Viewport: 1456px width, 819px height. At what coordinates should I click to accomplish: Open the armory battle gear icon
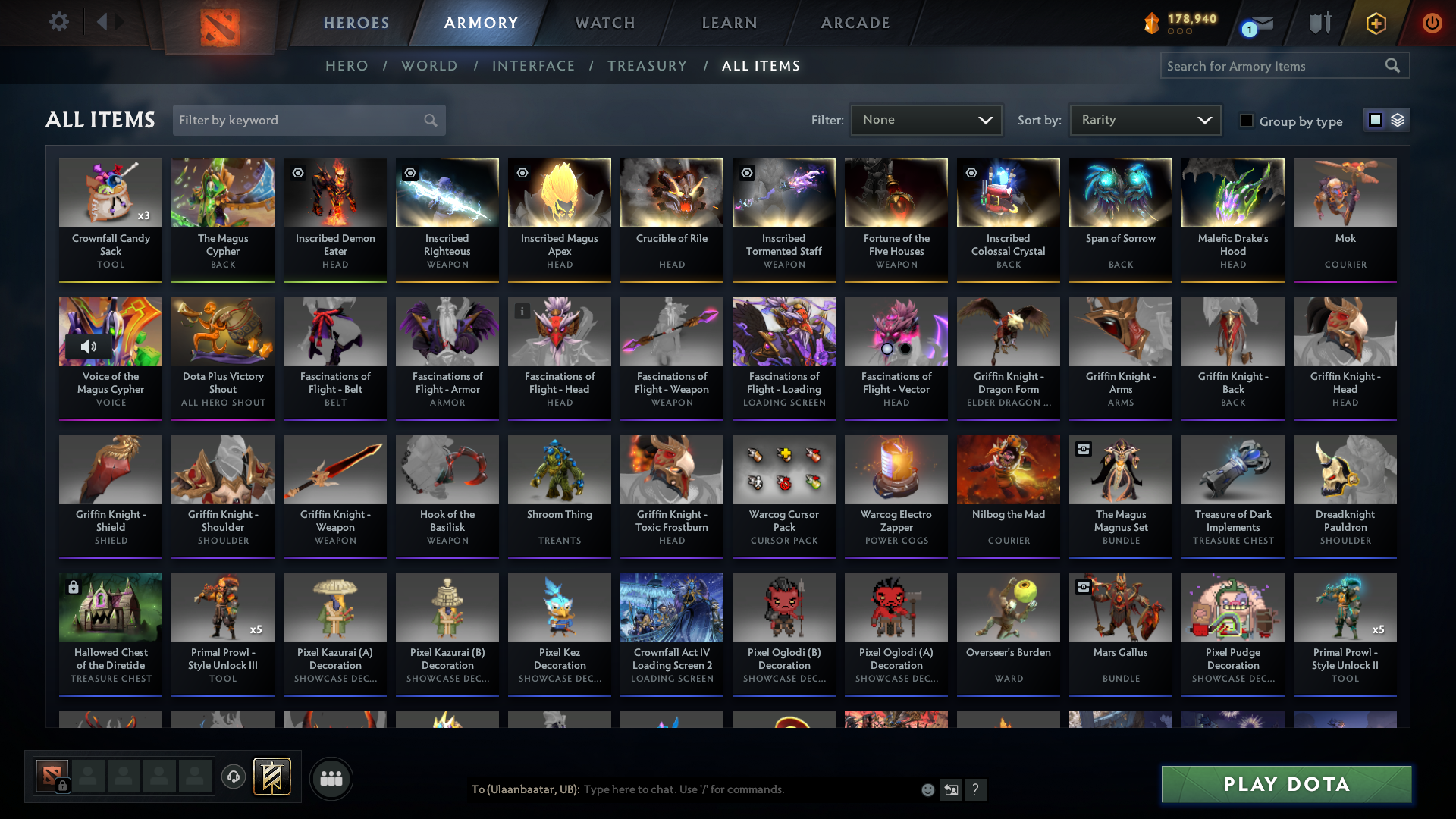1319,22
